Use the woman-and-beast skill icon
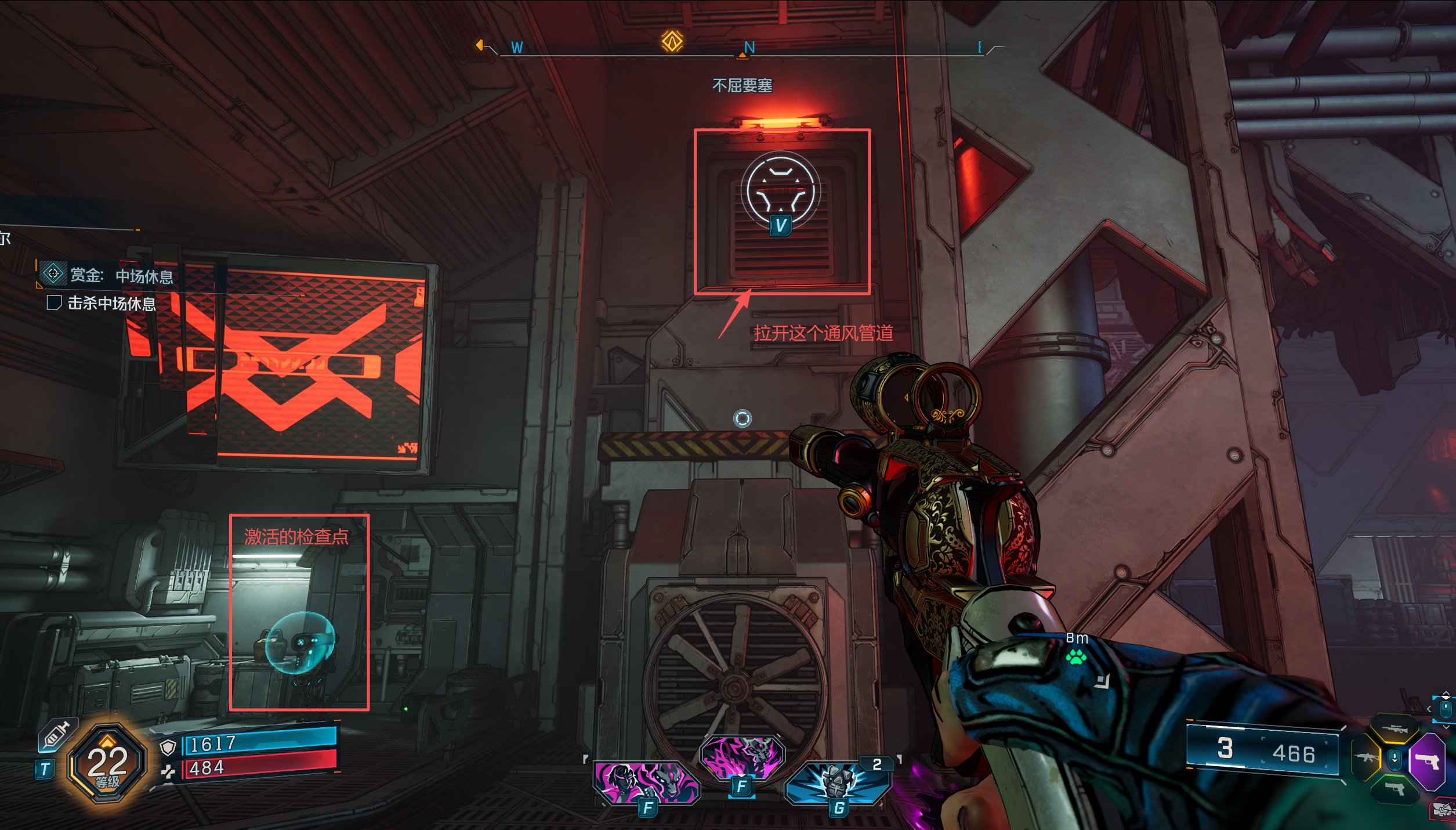Viewport: 1456px width, 830px height. tap(646, 782)
